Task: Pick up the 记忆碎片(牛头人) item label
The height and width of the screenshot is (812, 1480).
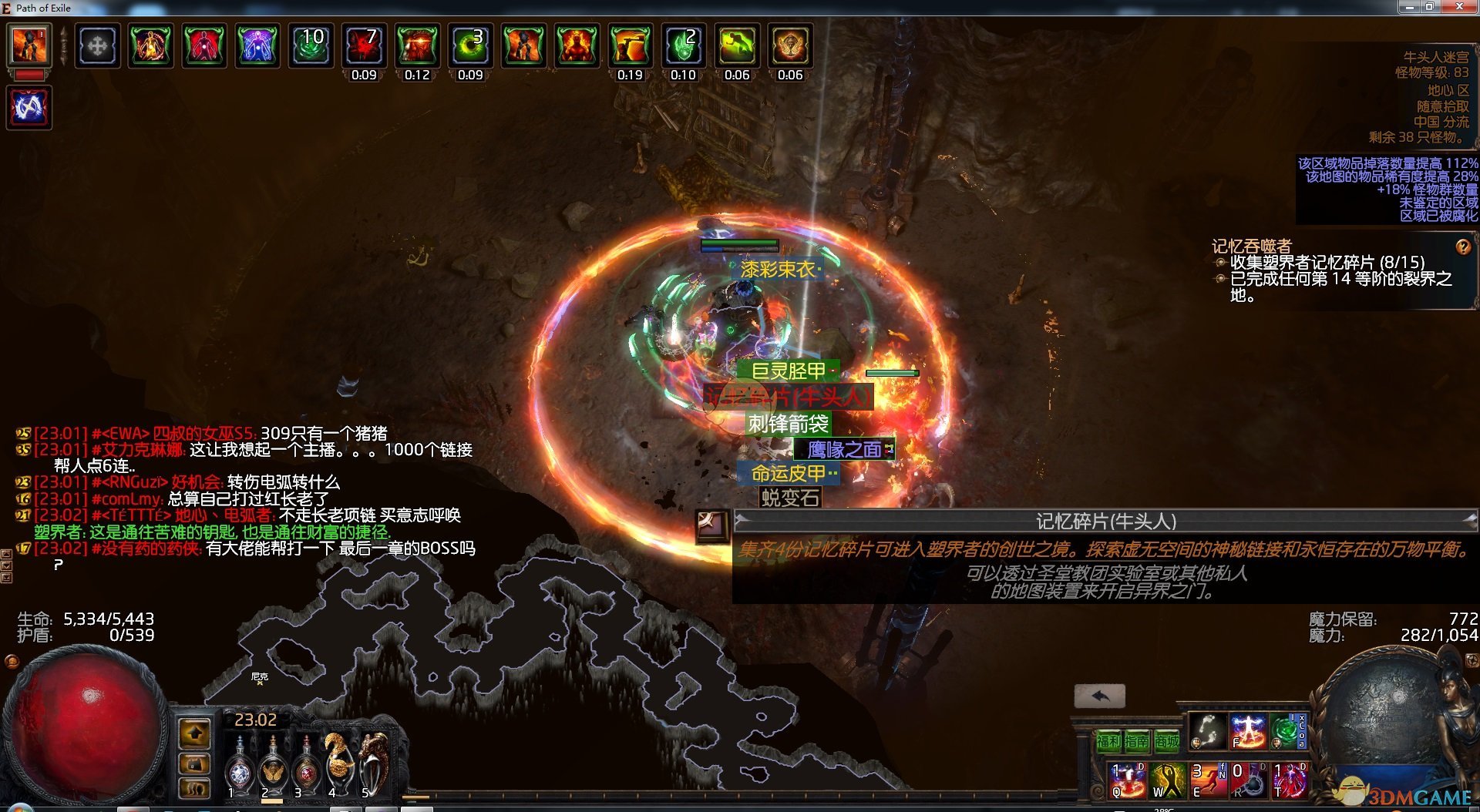Action: point(788,397)
